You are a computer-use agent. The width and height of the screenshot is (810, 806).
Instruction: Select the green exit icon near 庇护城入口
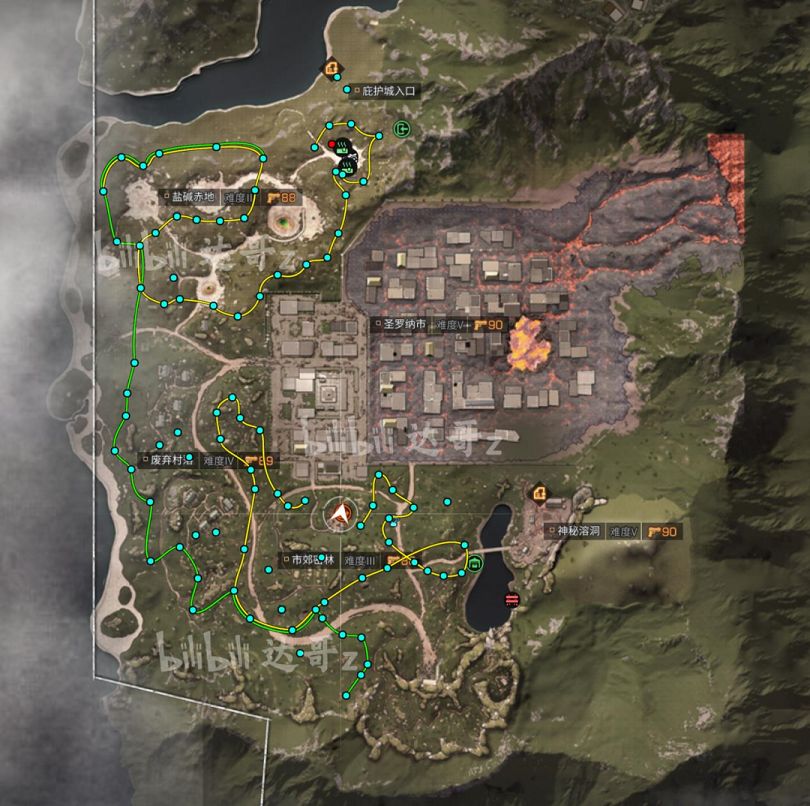coord(402,128)
